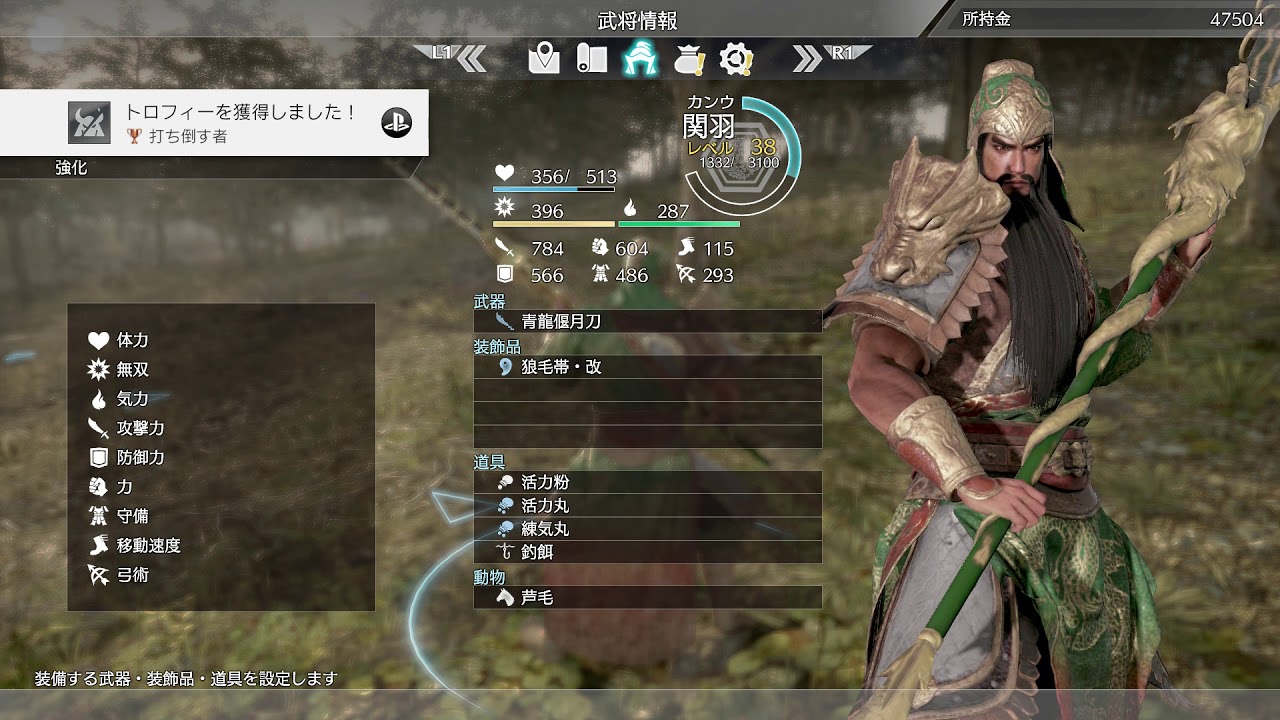
Task: Select the 活力粉 item slot
Action: click(647, 482)
